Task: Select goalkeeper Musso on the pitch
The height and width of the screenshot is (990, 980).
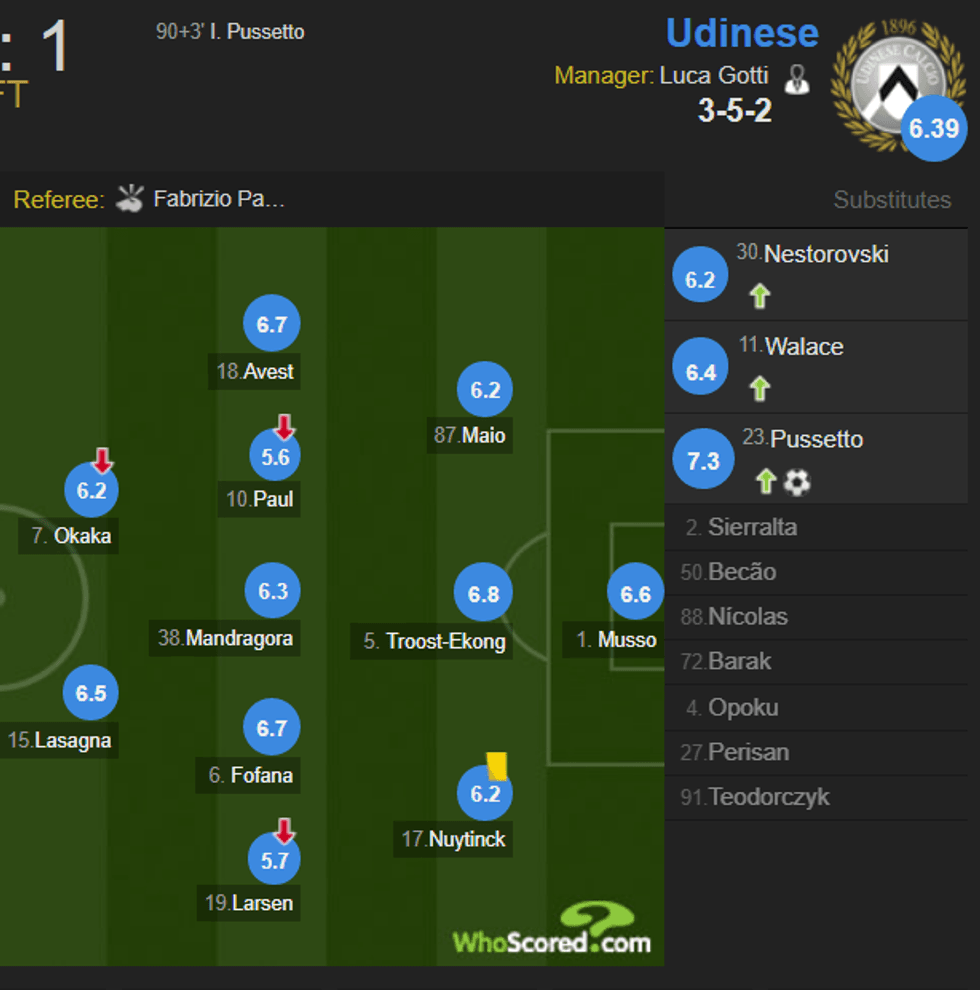Action: tap(636, 595)
